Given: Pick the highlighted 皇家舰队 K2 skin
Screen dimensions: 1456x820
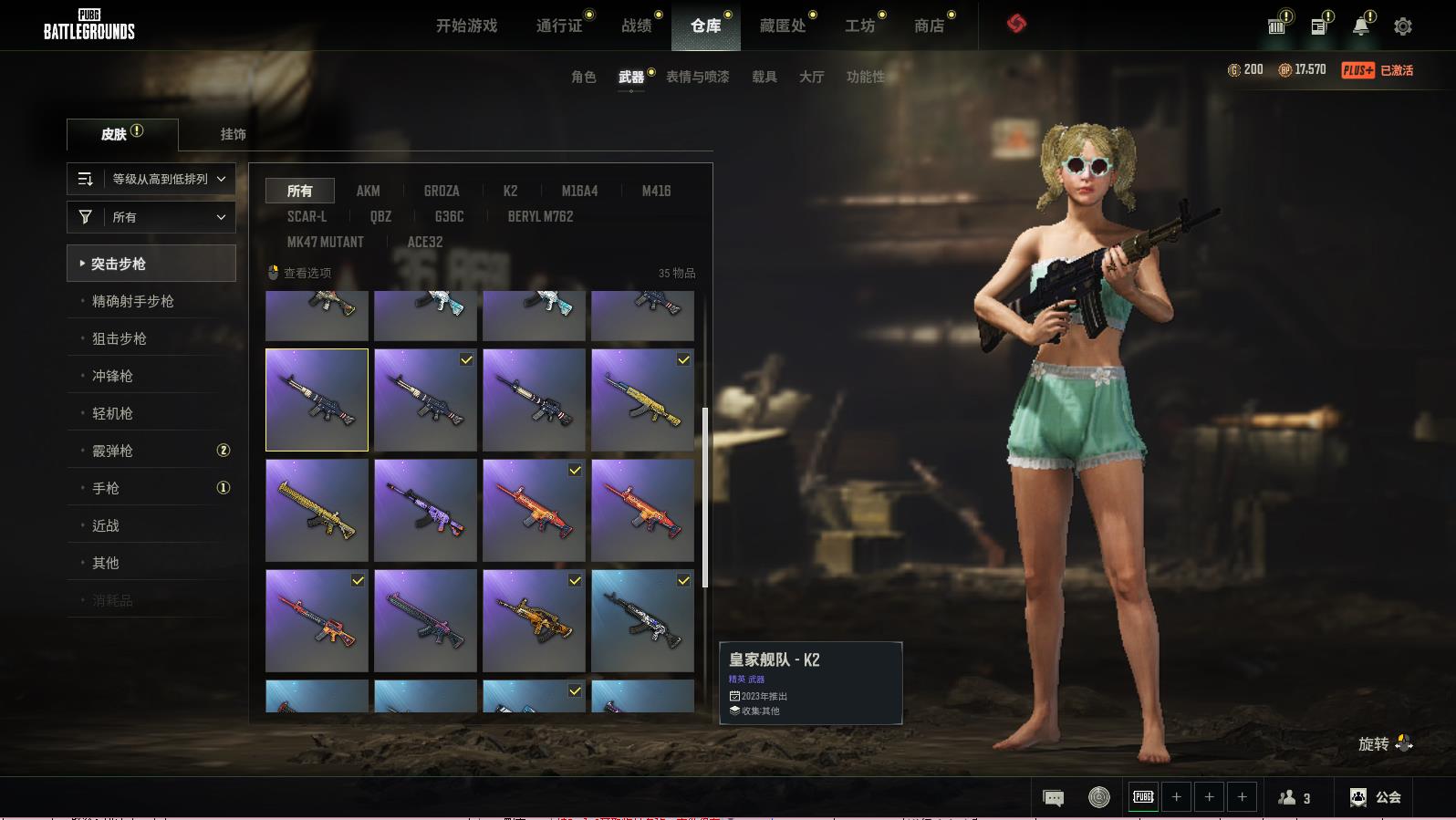Looking at the screenshot, I should (x=317, y=400).
